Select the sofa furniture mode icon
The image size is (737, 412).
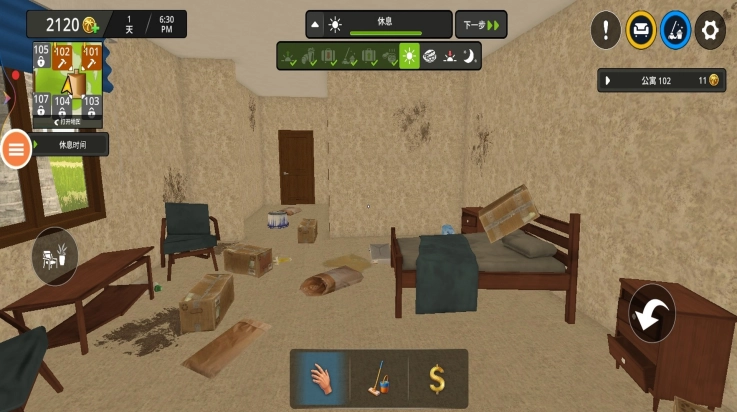point(641,30)
